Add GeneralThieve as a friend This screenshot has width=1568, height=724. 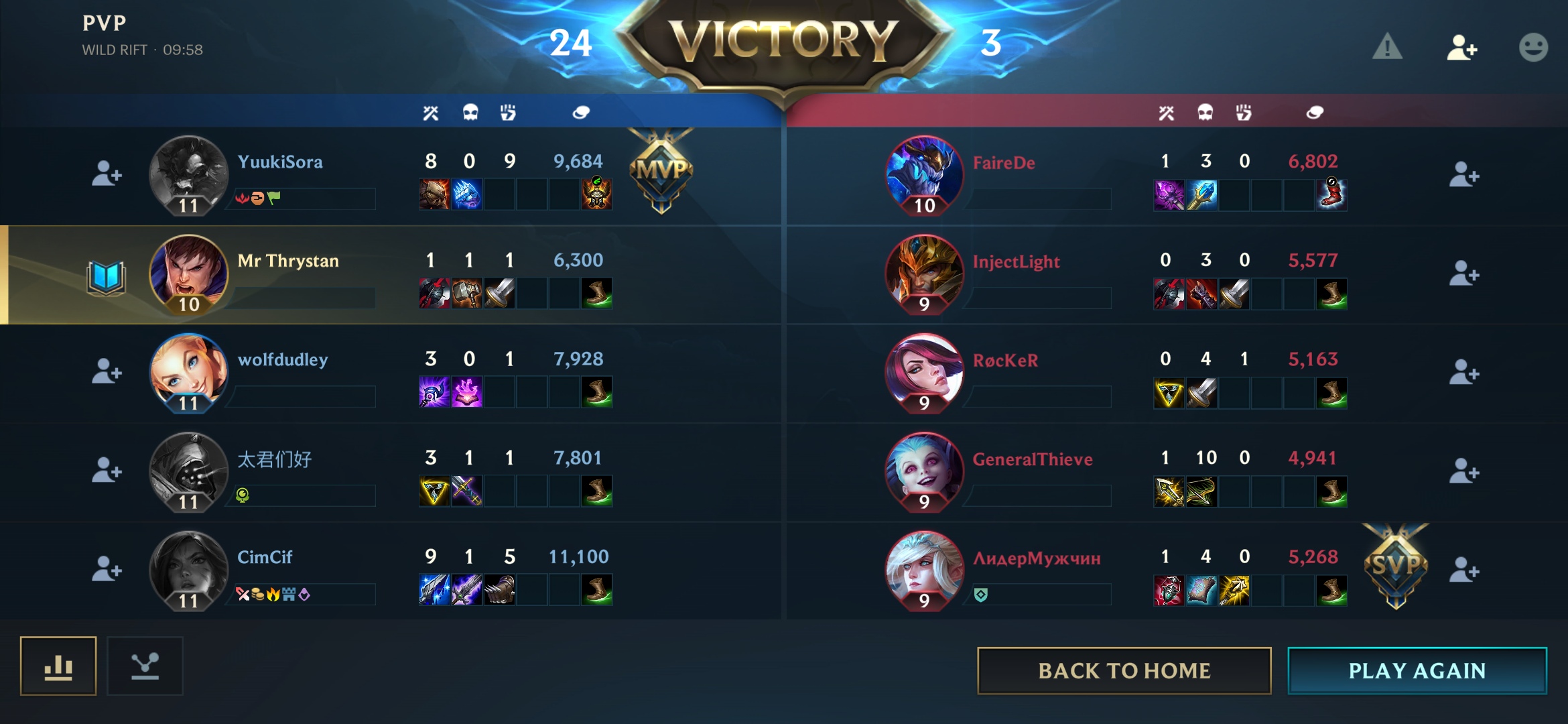click(1463, 471)
